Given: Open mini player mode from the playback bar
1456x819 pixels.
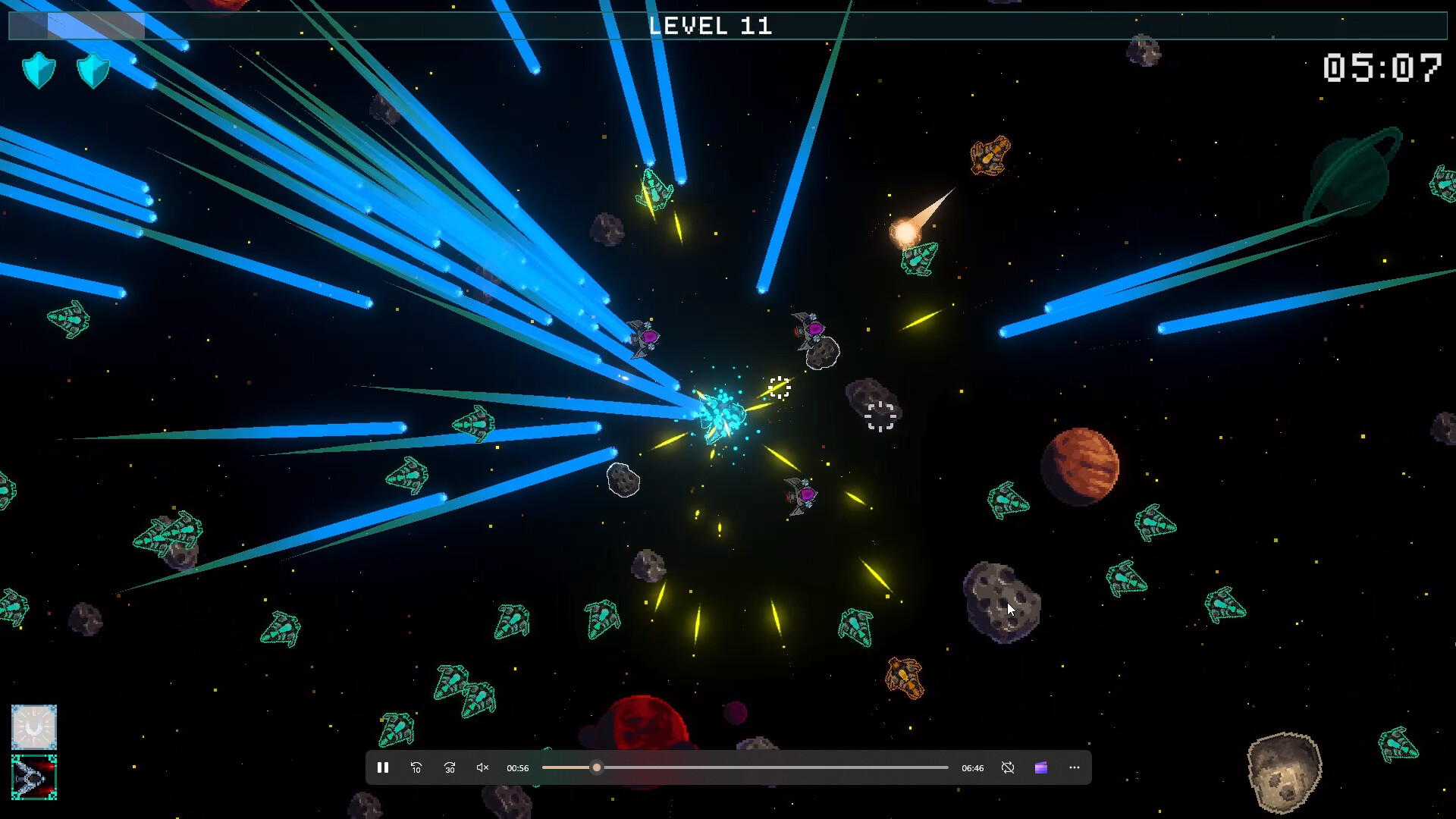Looking at the screenshot, I should [x=1040, y=767].
